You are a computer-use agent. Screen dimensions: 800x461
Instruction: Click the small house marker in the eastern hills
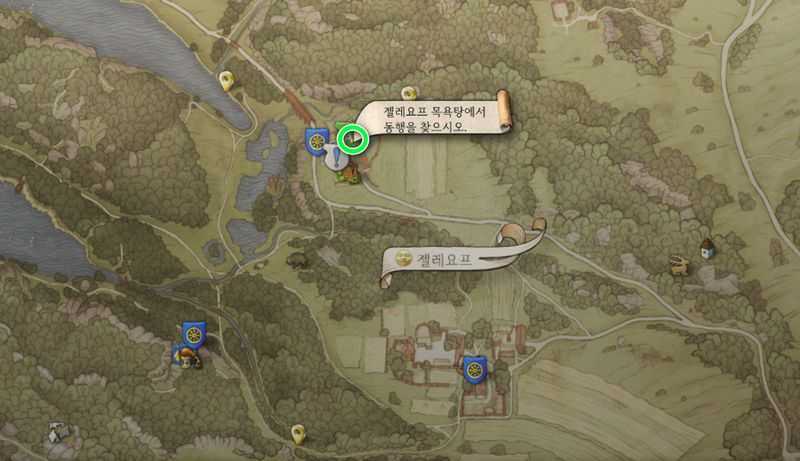[x=708, y=245]
